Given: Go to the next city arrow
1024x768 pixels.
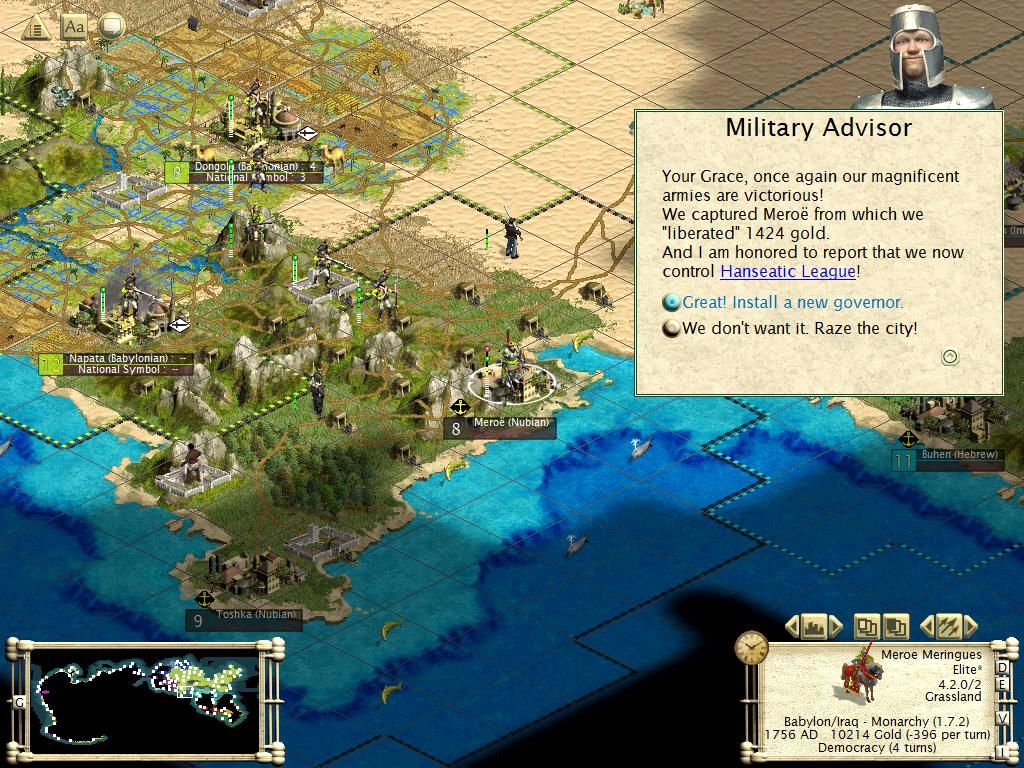Looking at the screenshot, I should 838,627.
